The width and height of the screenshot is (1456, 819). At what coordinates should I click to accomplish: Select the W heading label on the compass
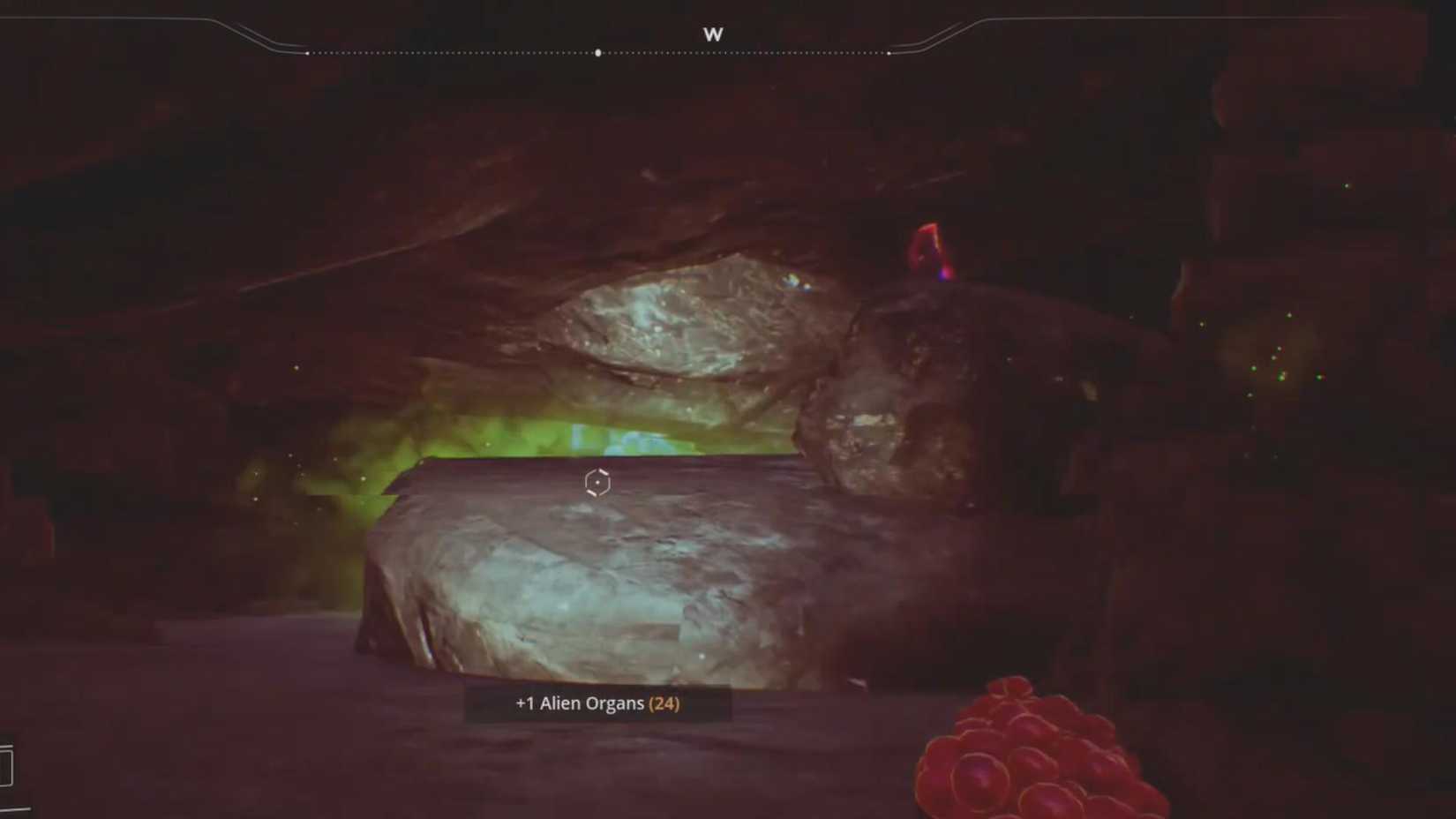point(715,34)
